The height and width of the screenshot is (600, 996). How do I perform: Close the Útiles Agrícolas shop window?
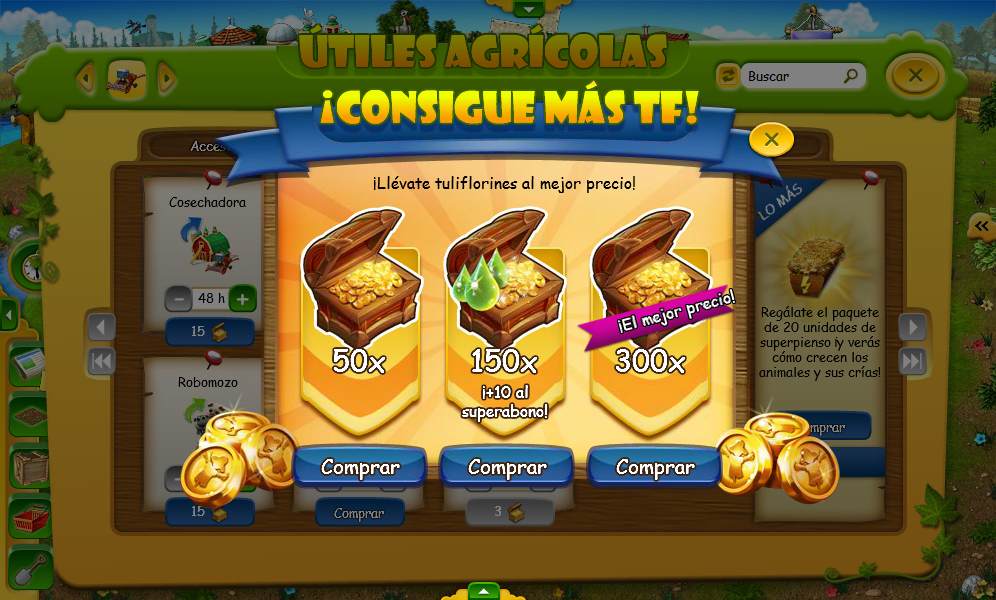coord(915,75)
